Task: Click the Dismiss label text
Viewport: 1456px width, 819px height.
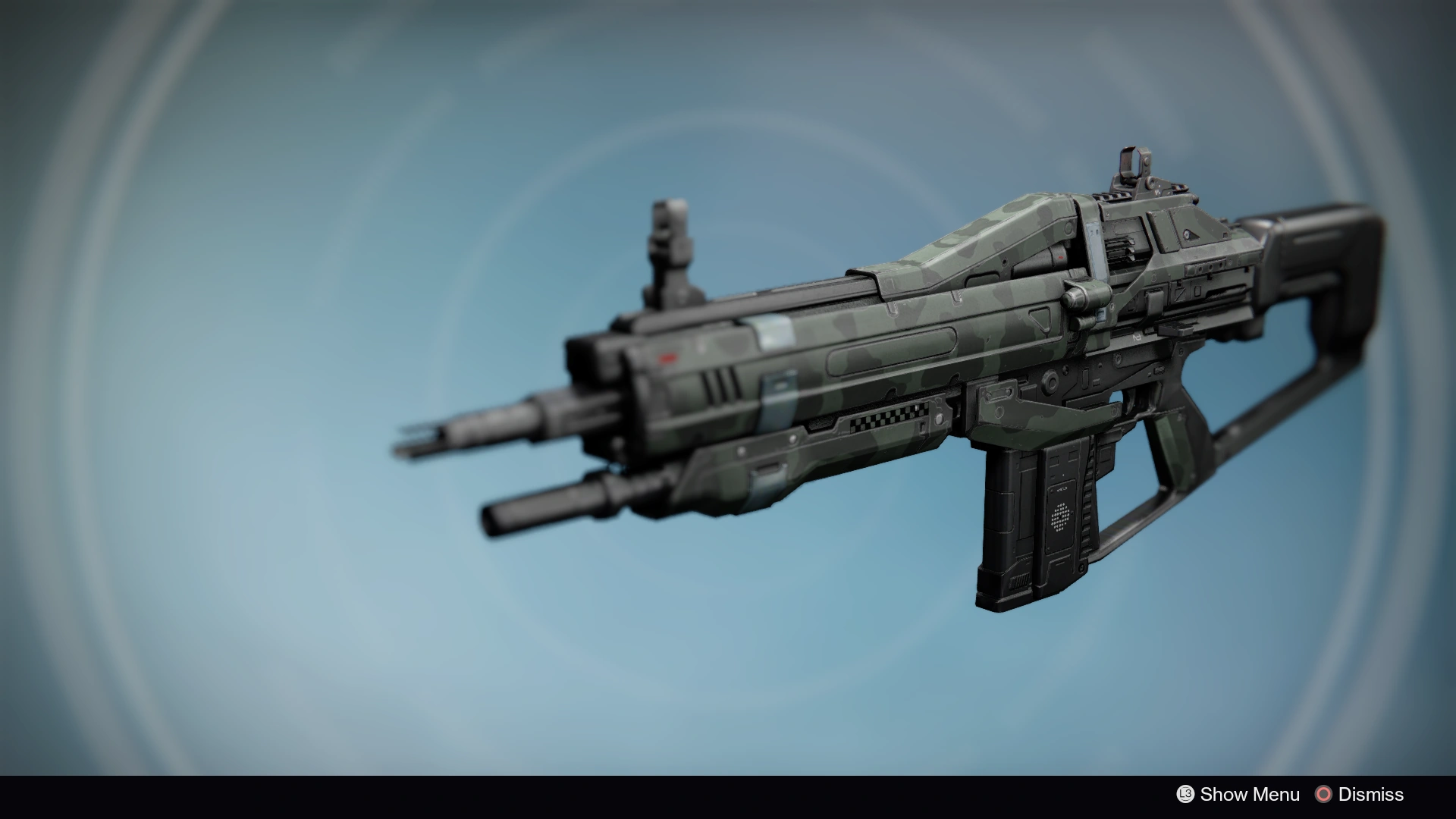Action: click(x=1371, y=794)
